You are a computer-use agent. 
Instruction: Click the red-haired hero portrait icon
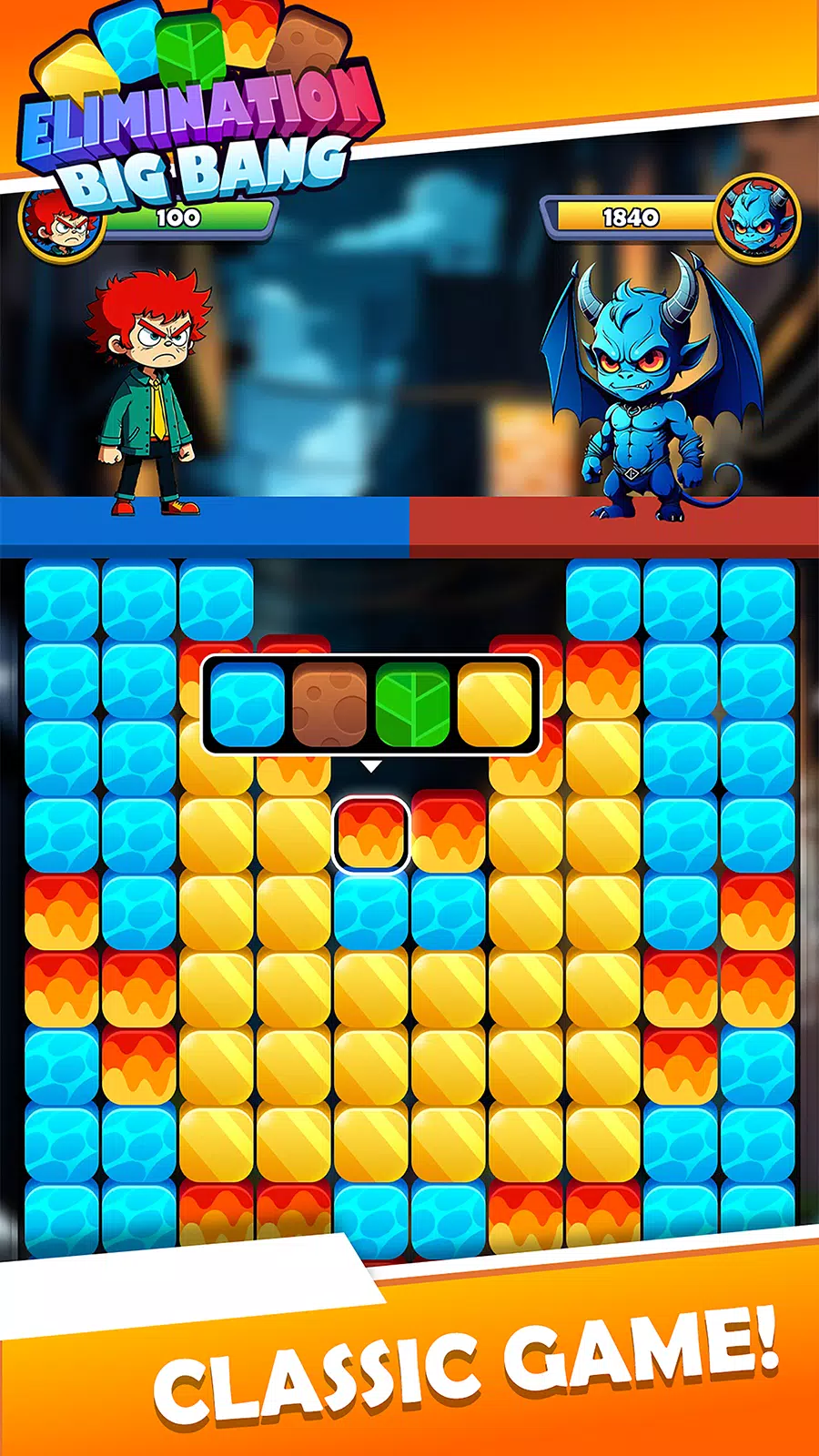coord(60,224)
